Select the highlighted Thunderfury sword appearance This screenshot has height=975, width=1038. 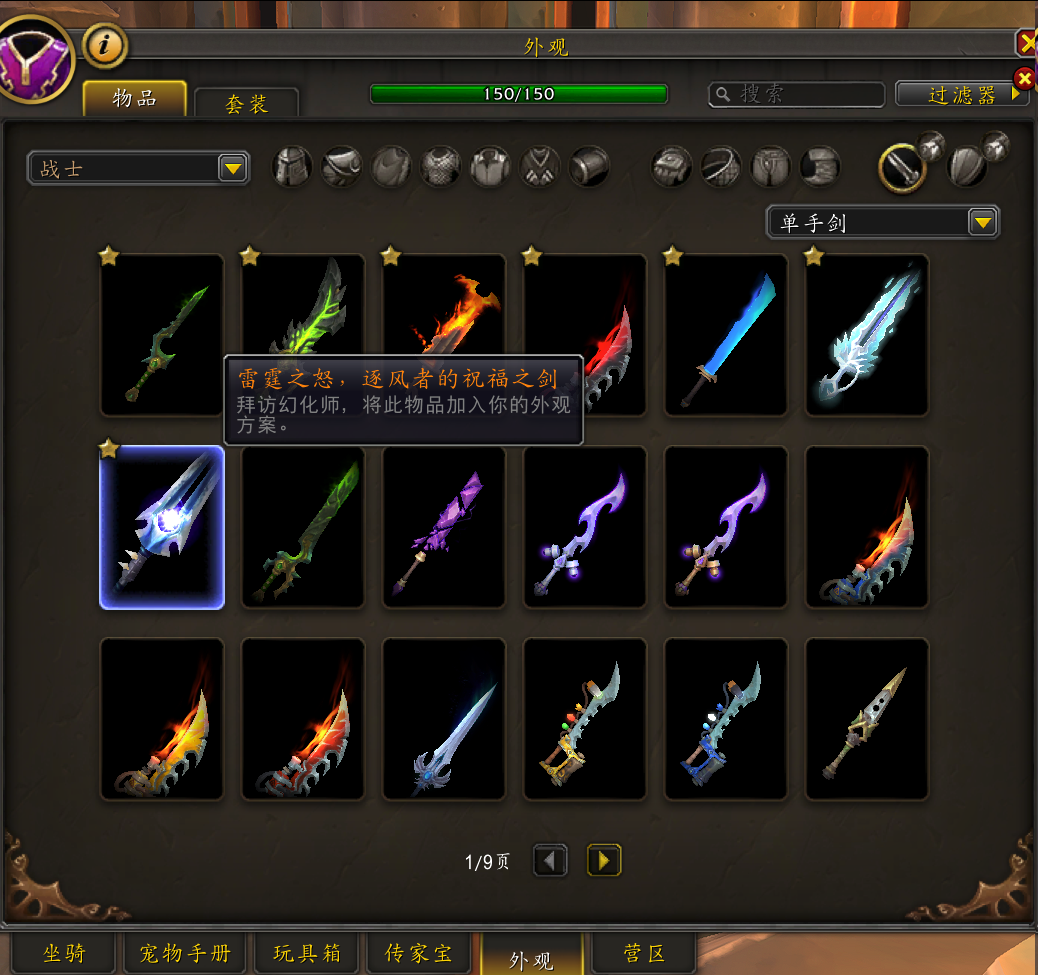pos(162,527)
